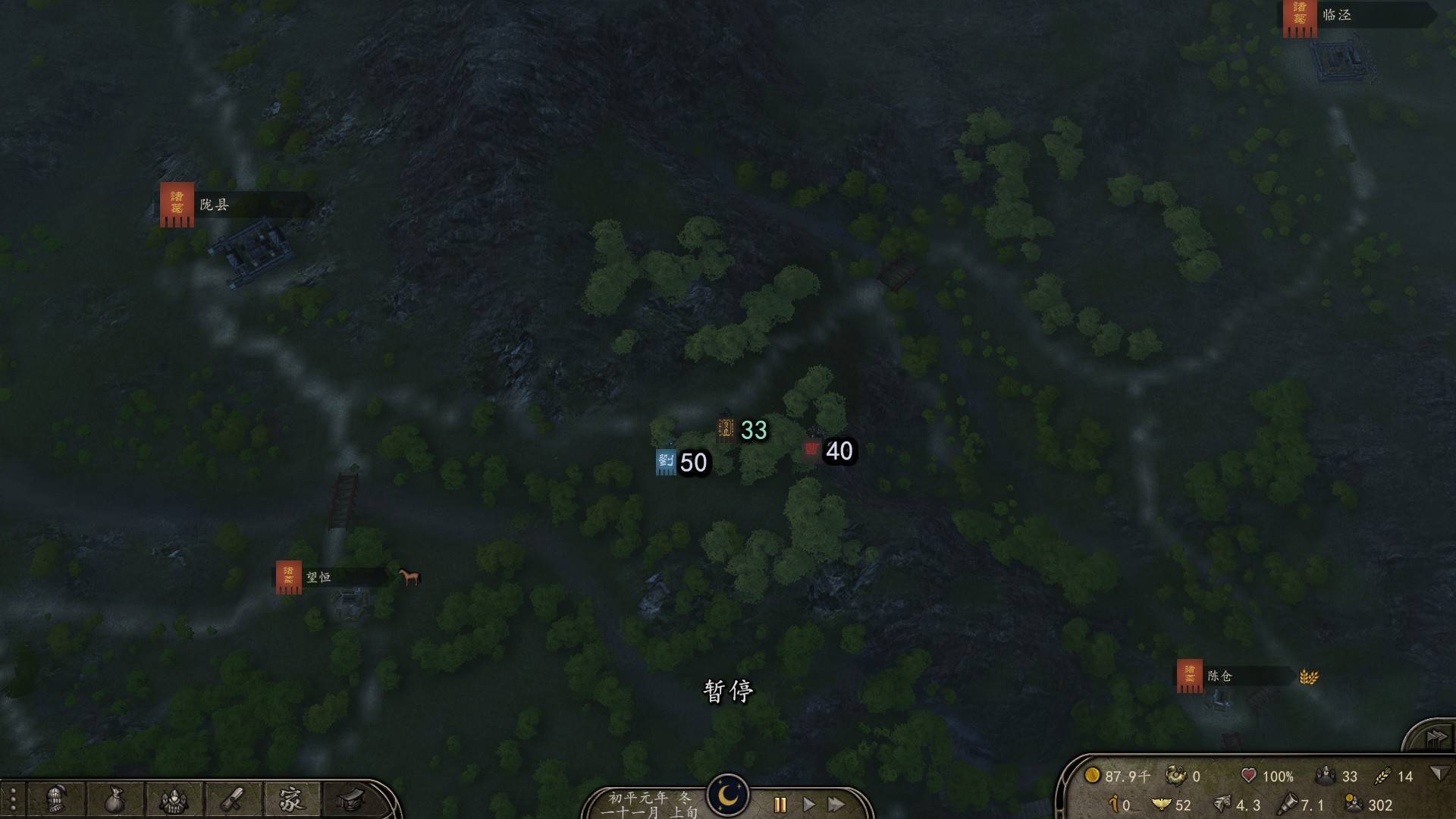The height and width of the screenshot is (819, 1456).
Task: Select the 望恒 village nameplate
Action: coord(318,577)
